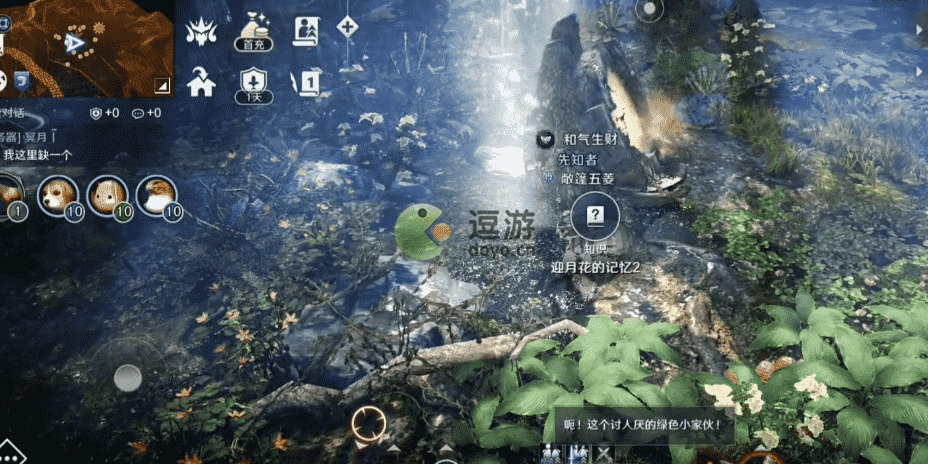Viewport: 928px width, 464px height.
Task: Tap the home icon with arrow
Action: point(202,82)
